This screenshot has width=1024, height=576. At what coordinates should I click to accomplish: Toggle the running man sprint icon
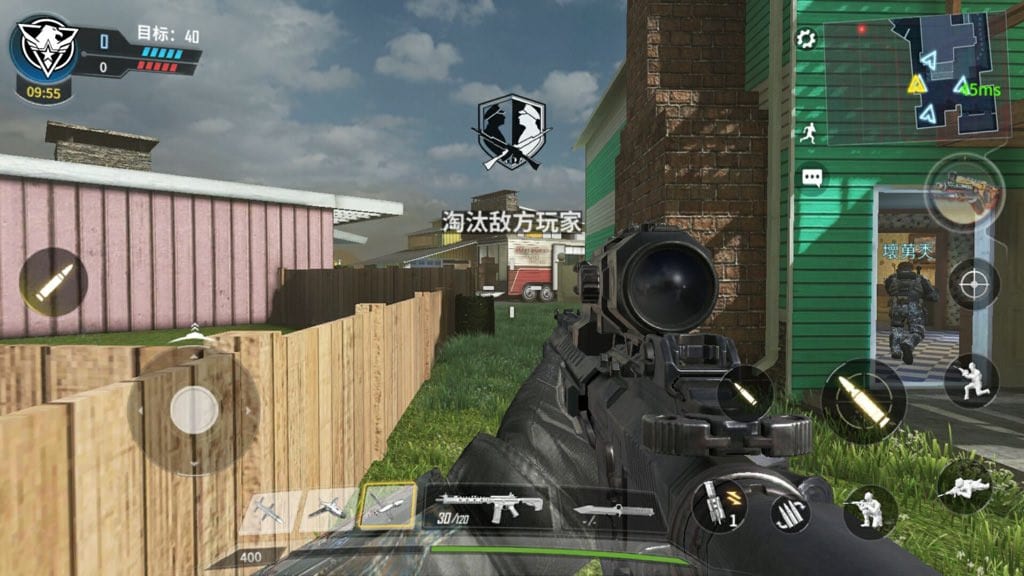pos(808,132)
